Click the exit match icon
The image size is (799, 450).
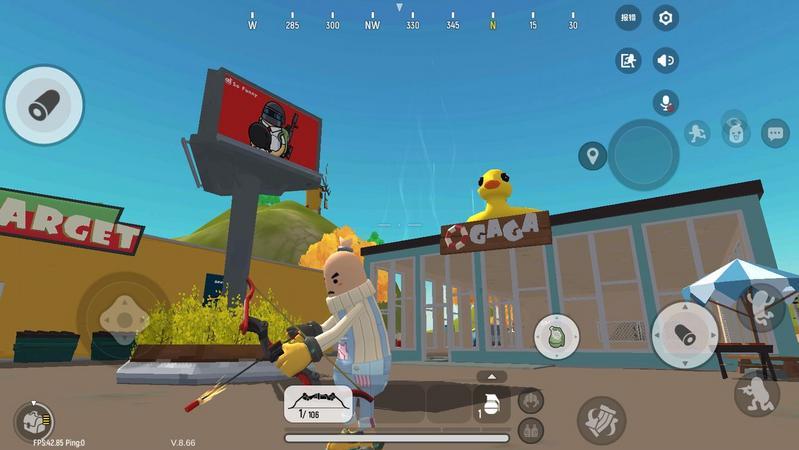tap(628, 60)
